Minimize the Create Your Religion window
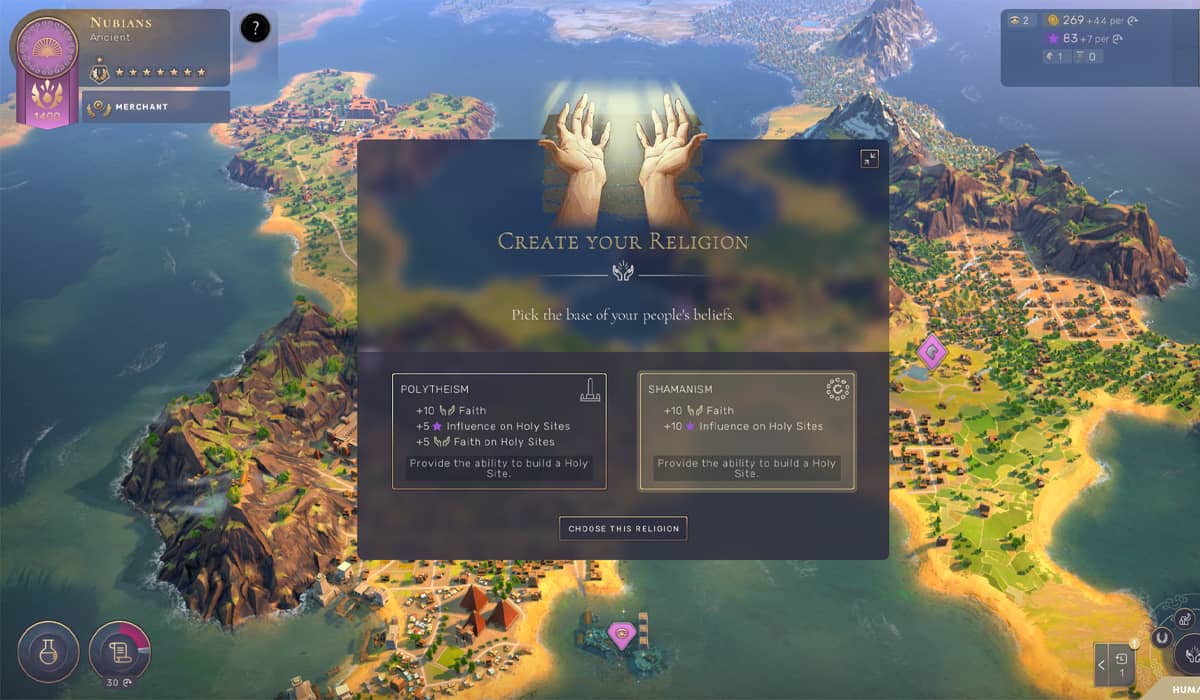Image resolution: width=1200 pixels, height=700 pixels. tap(869, 158)
